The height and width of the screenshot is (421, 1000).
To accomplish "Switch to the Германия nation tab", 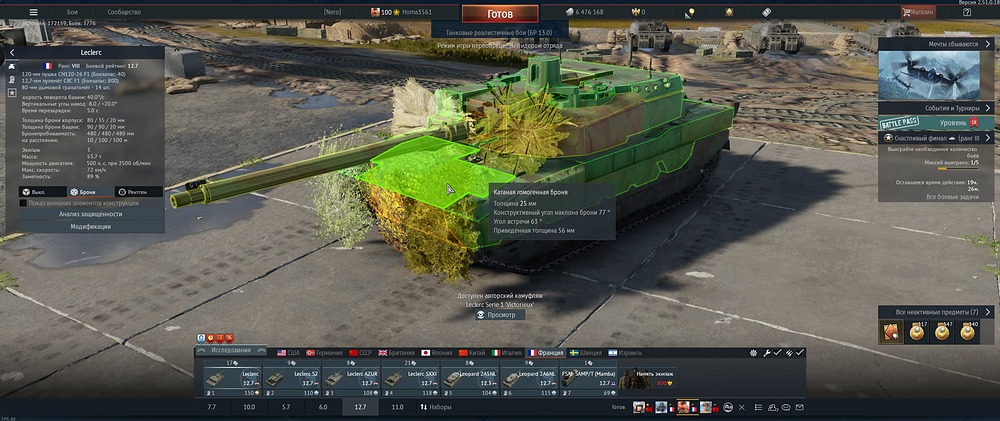I will pyautogui.click(x=325, y=352).
